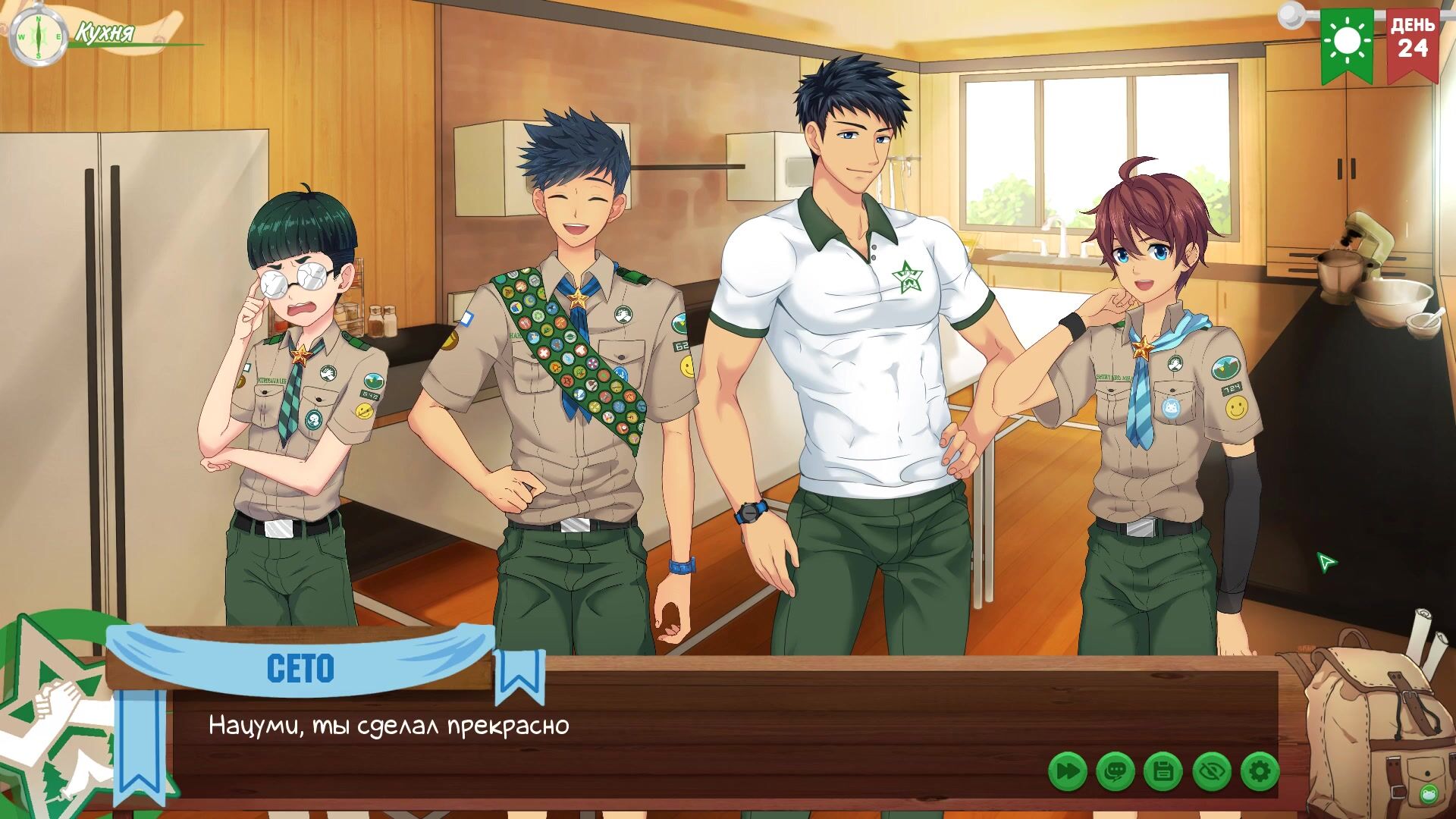Open the save menu floppy disk icon
The image size is (1456, 819).
click(1163, 772)
